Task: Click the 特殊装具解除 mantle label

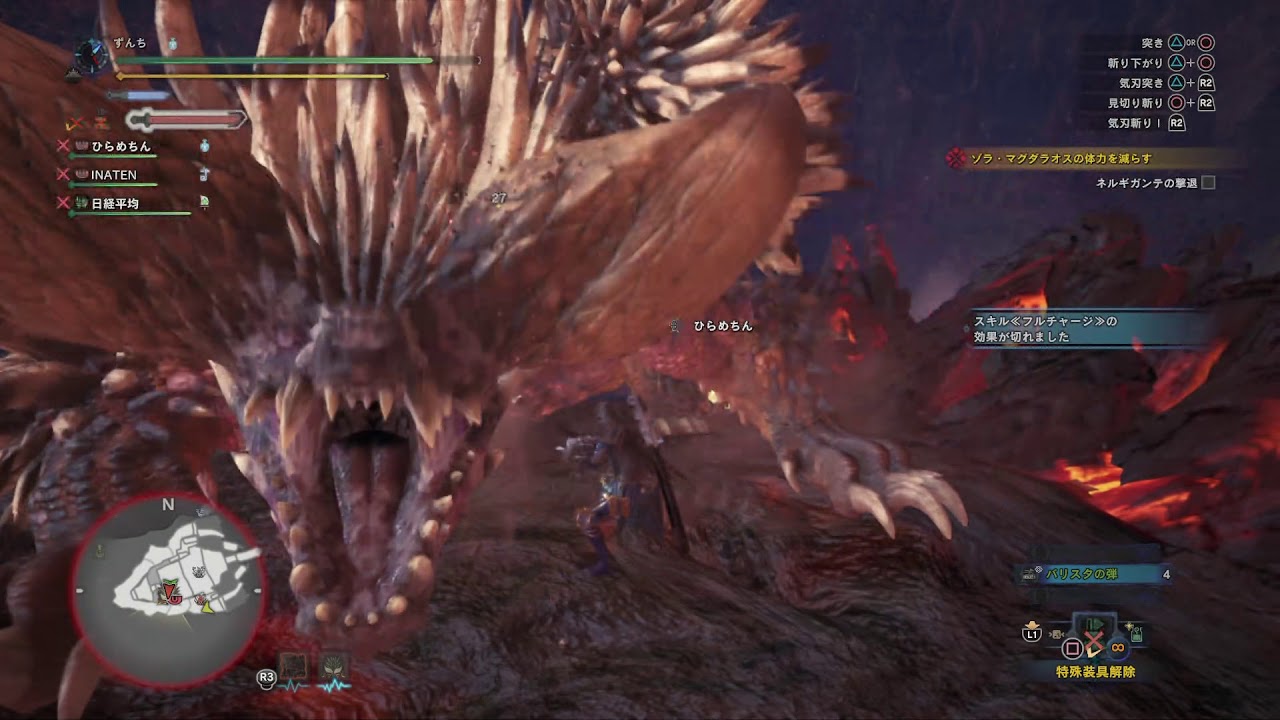Action: point(1095,672)
